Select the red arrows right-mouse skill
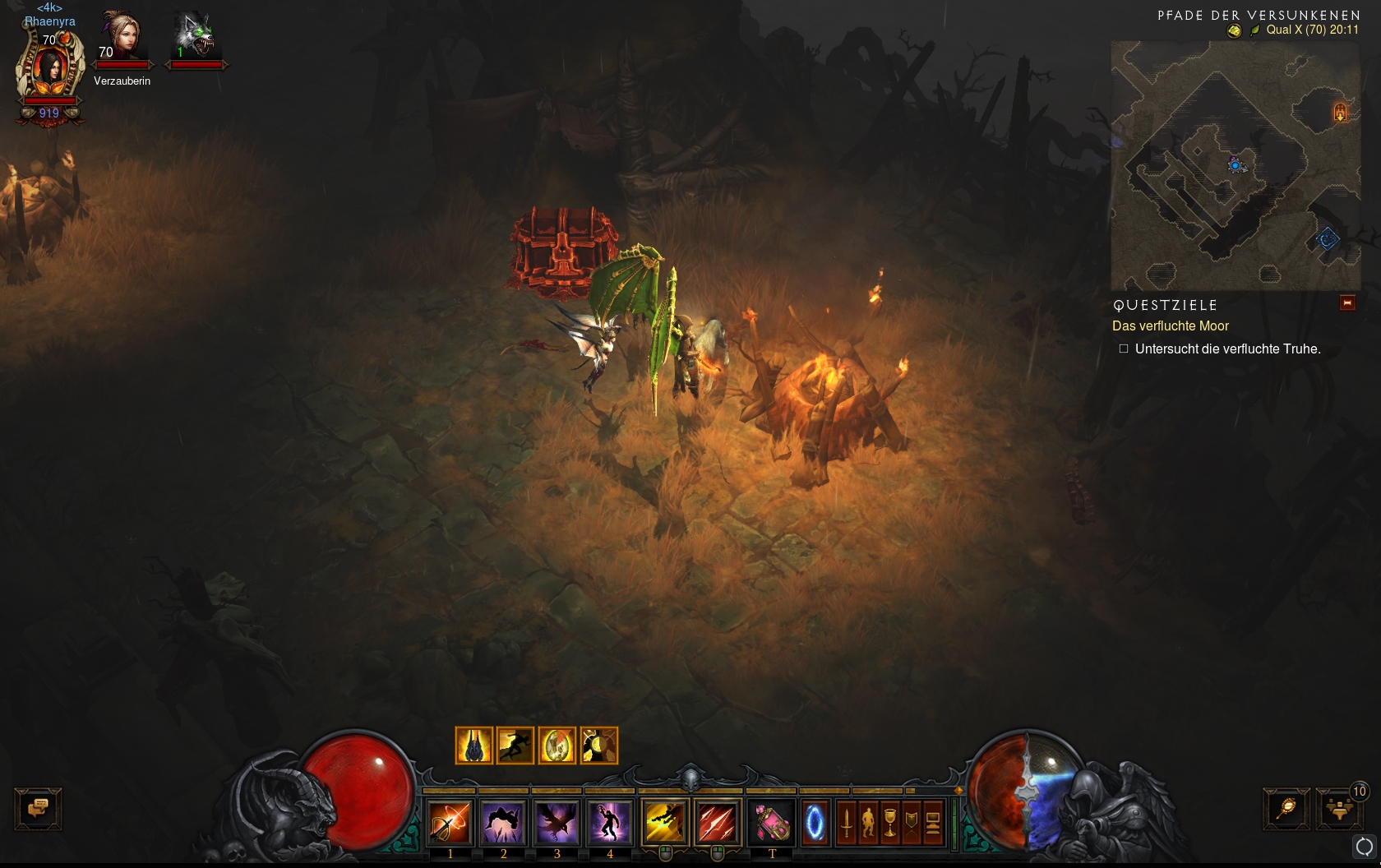The height and width of the screenshot is (868, 1381). [718, 821]
